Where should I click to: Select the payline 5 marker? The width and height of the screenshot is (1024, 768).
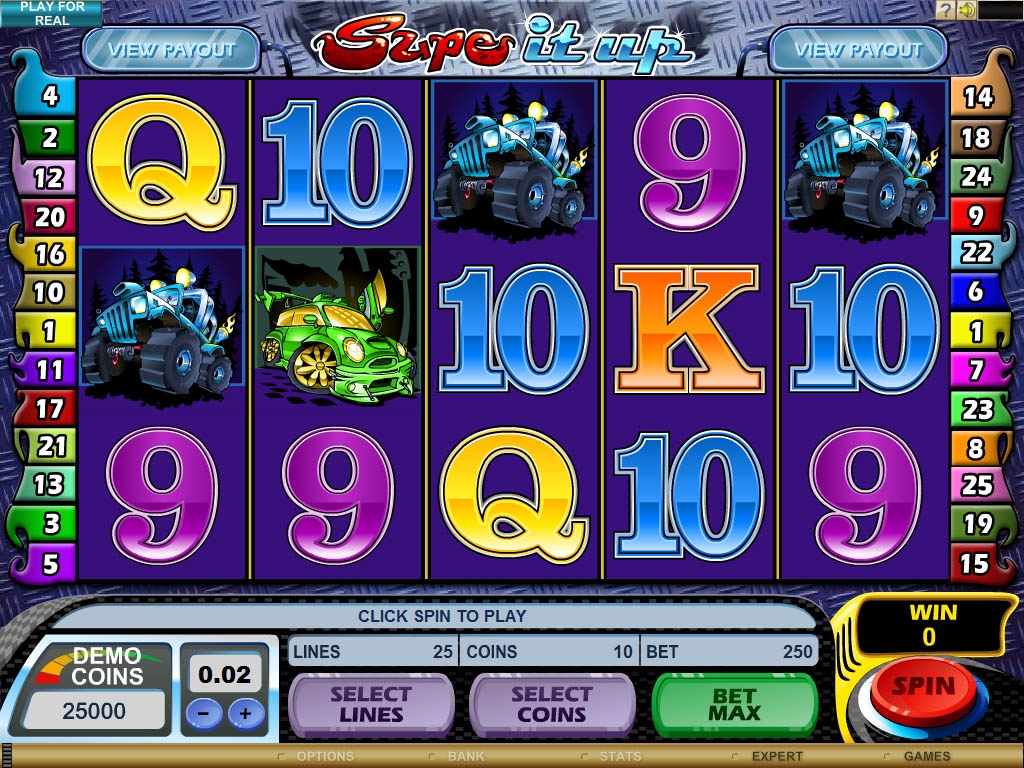point(50,563)
